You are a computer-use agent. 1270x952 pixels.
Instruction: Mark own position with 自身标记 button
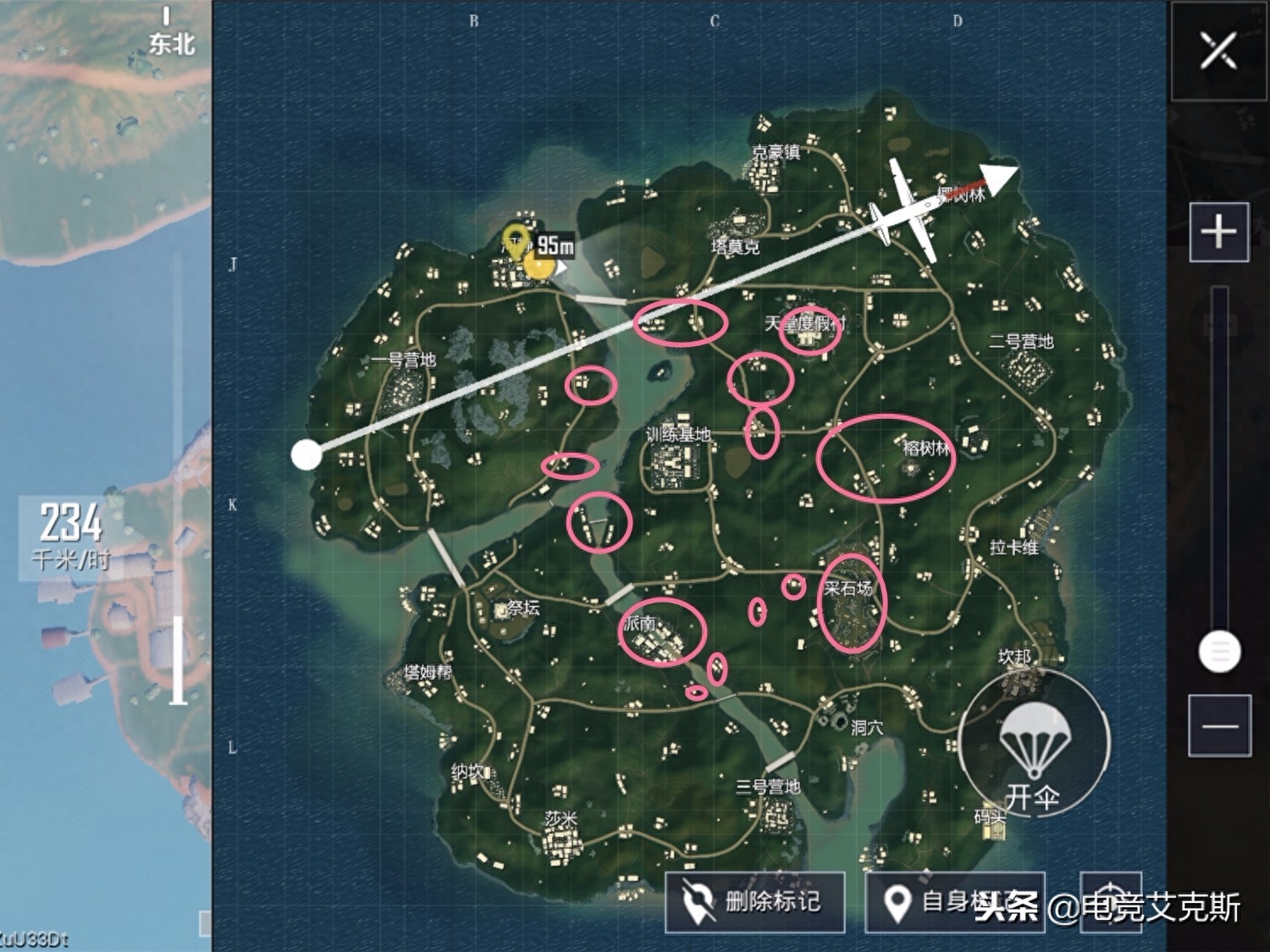click(954, 902)
